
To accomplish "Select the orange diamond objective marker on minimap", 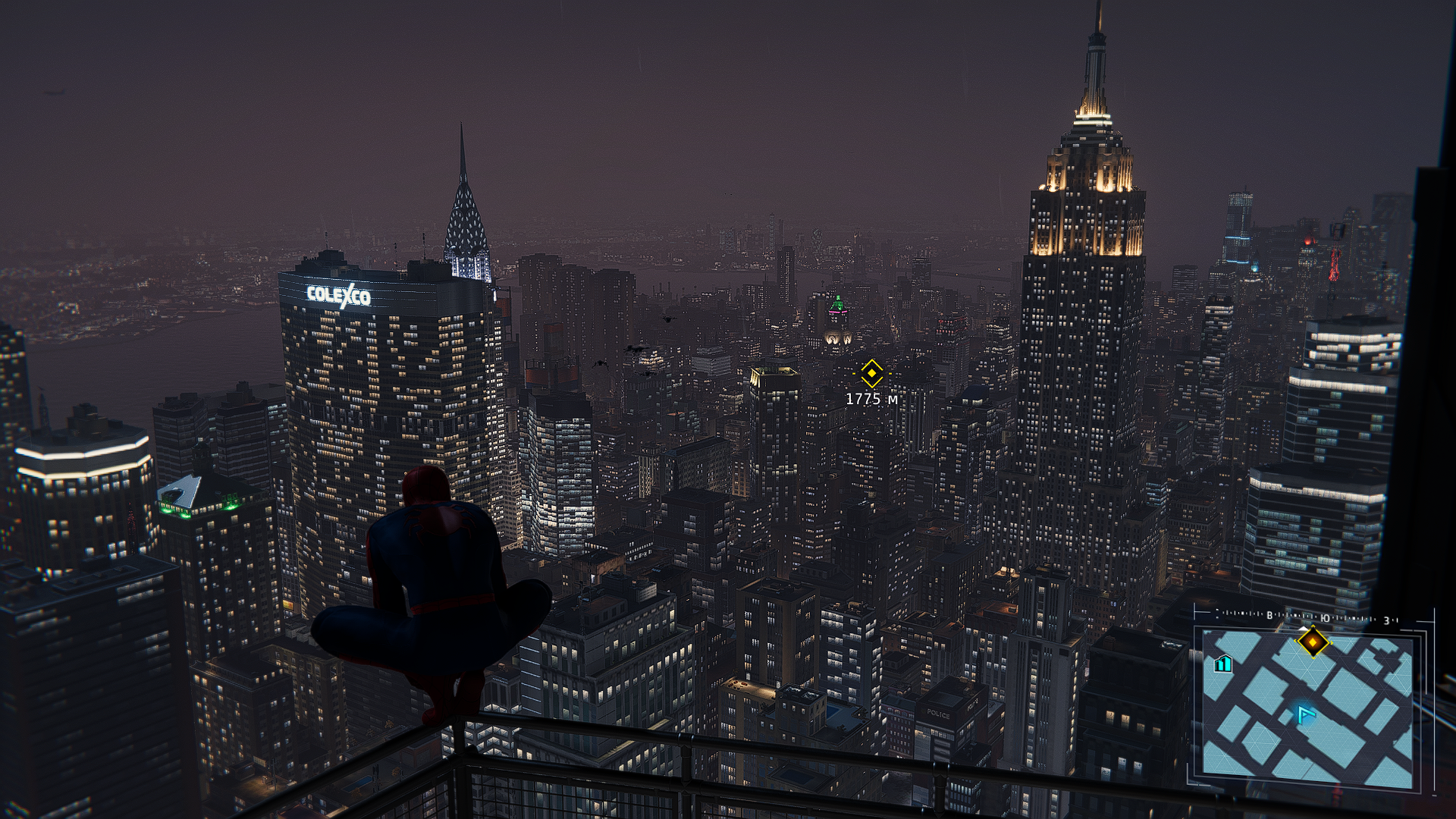I will (1313, 642).
